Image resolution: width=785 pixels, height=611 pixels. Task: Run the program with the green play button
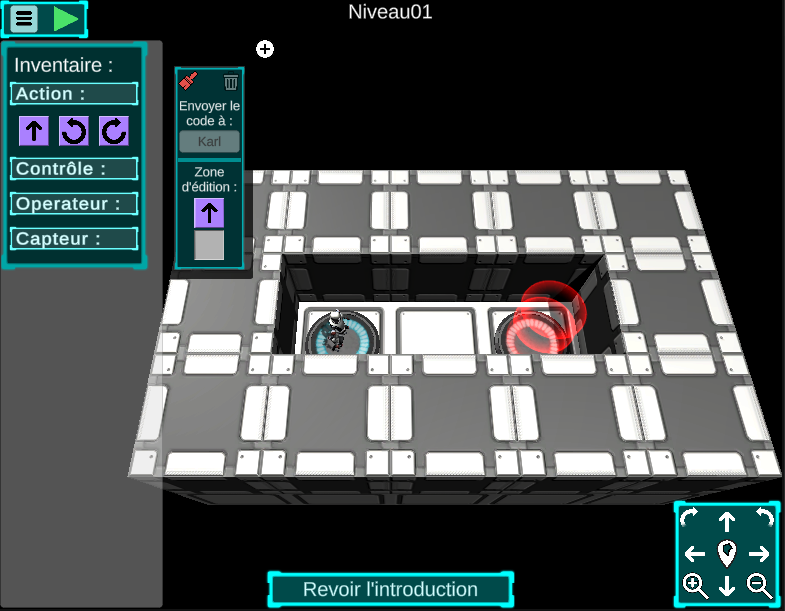point(66,19)
